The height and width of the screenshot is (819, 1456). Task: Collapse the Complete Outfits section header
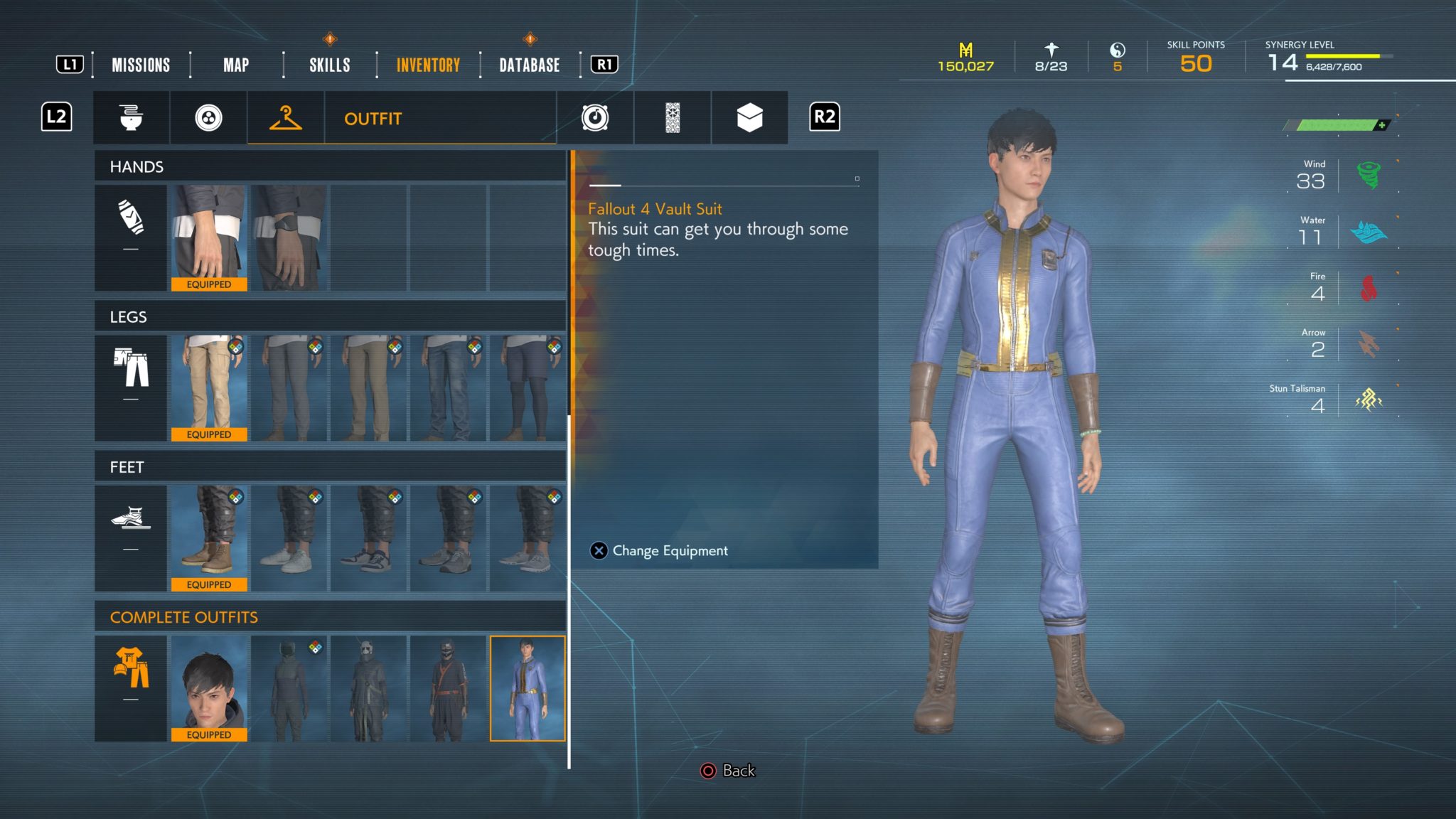183,618
